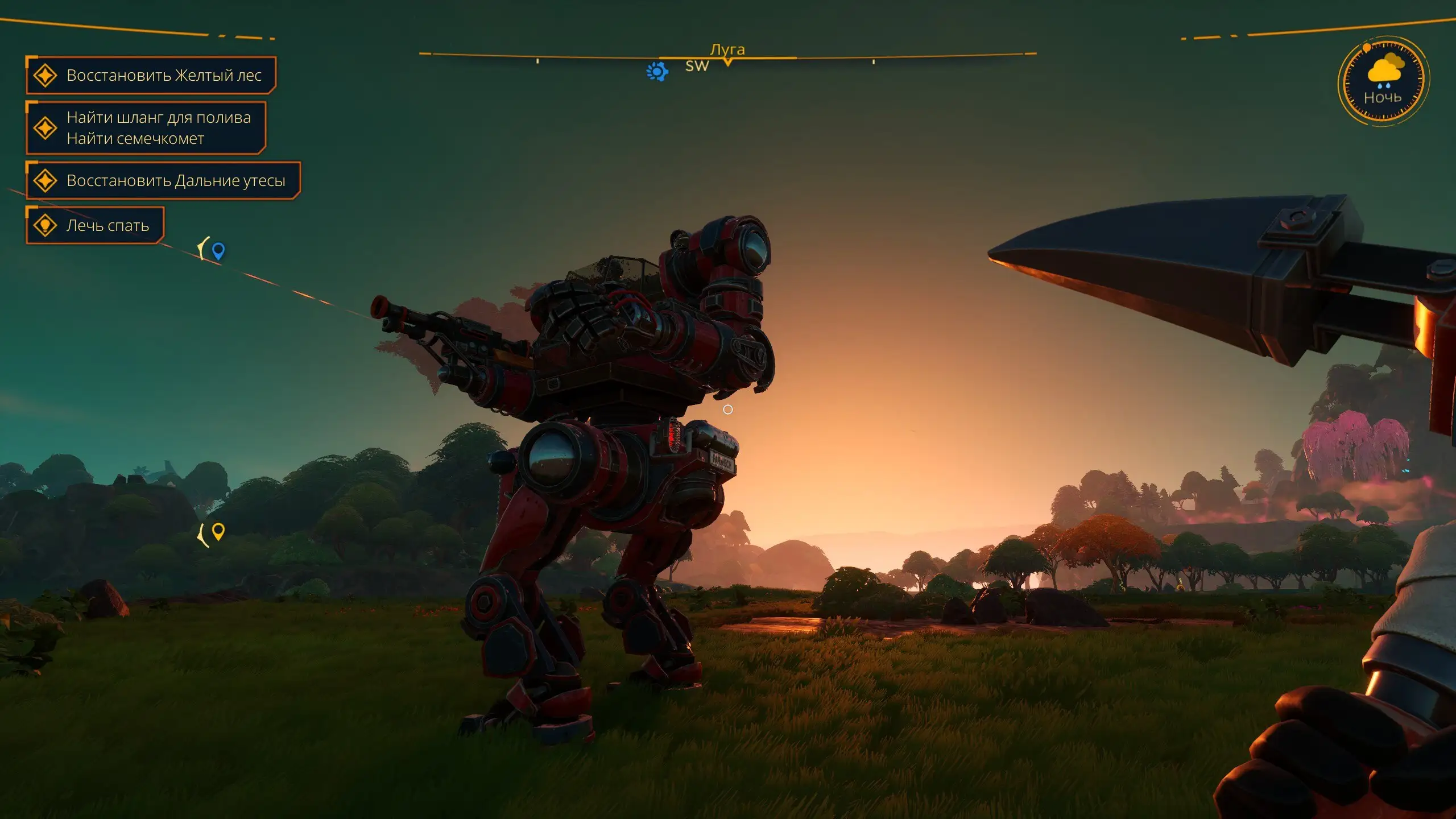Click the blue gear marker on compass
Image resolution: width=1456 pixels, height=819 pixels.
click(x=657, y=72)
